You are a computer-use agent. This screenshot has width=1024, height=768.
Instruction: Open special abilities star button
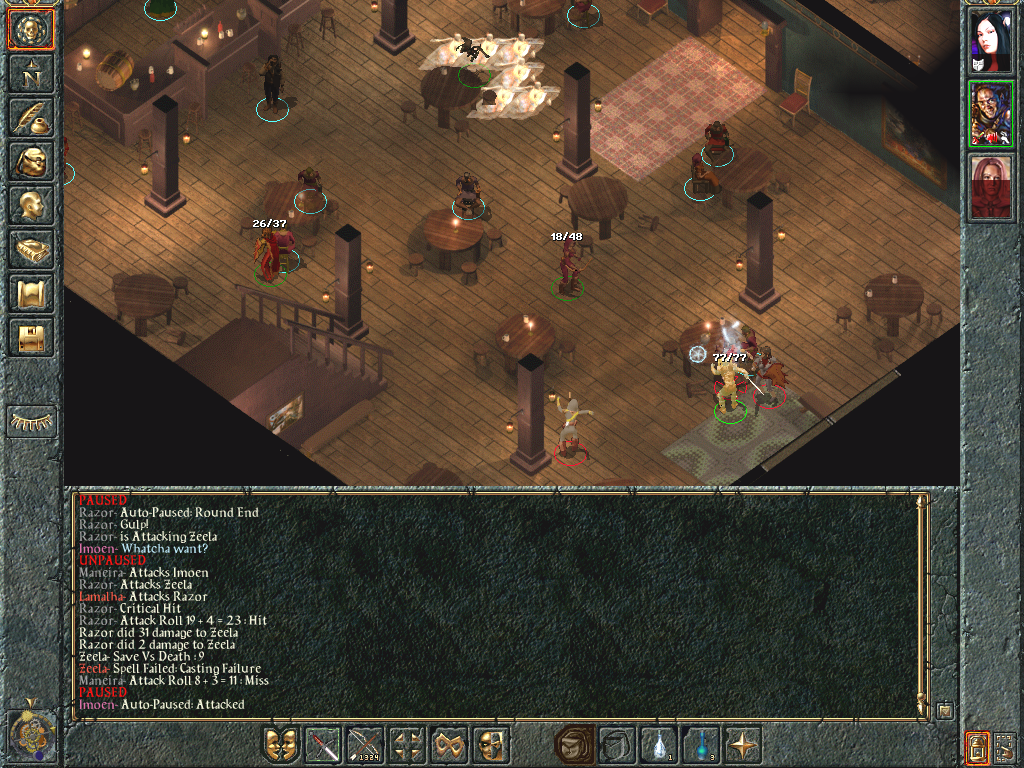tap(742, 745)
